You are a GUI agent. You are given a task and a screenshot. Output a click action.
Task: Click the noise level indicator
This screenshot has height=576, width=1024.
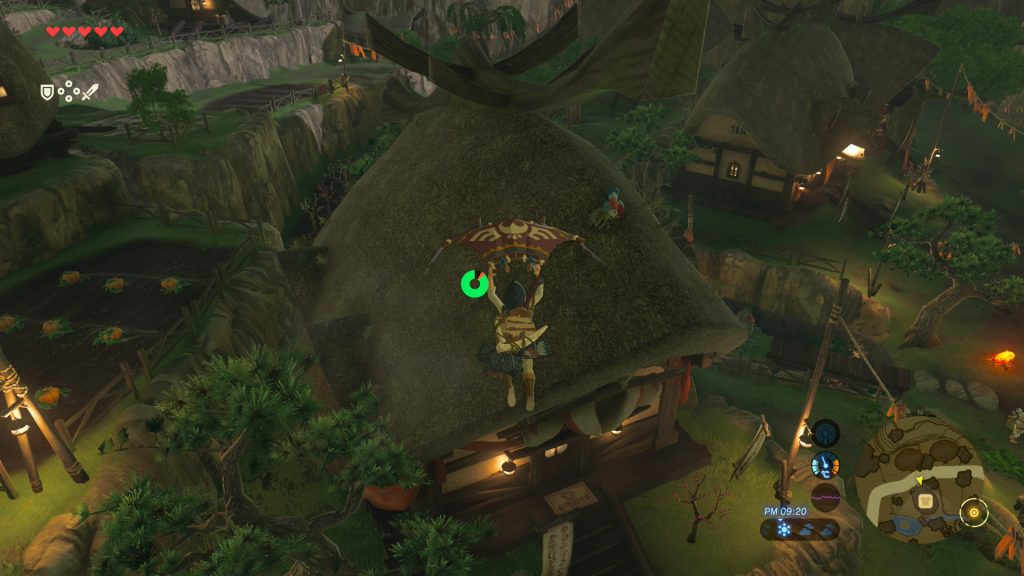tap(825, 495)
